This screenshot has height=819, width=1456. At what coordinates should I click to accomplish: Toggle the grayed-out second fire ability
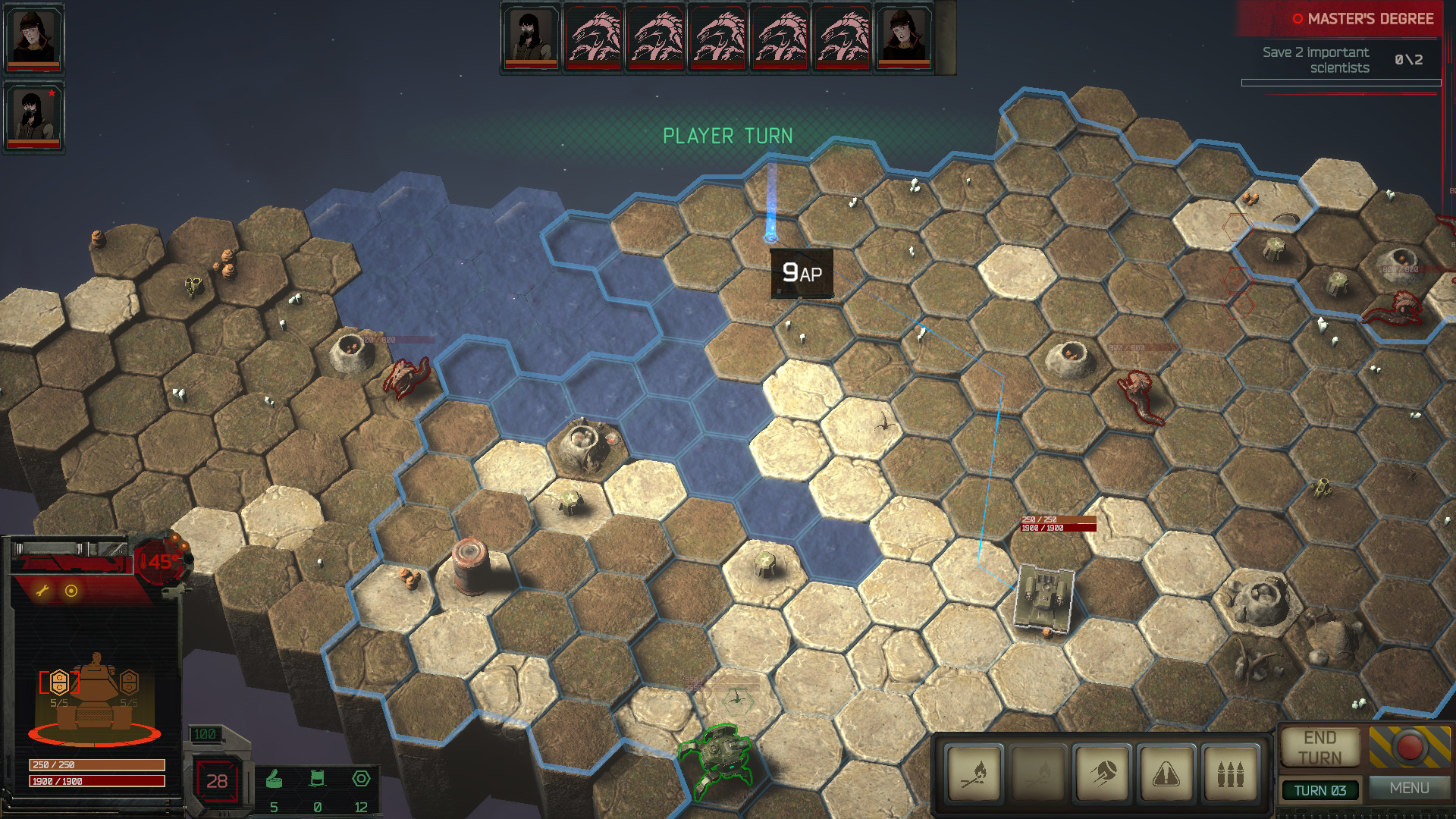click(1040, 773)
